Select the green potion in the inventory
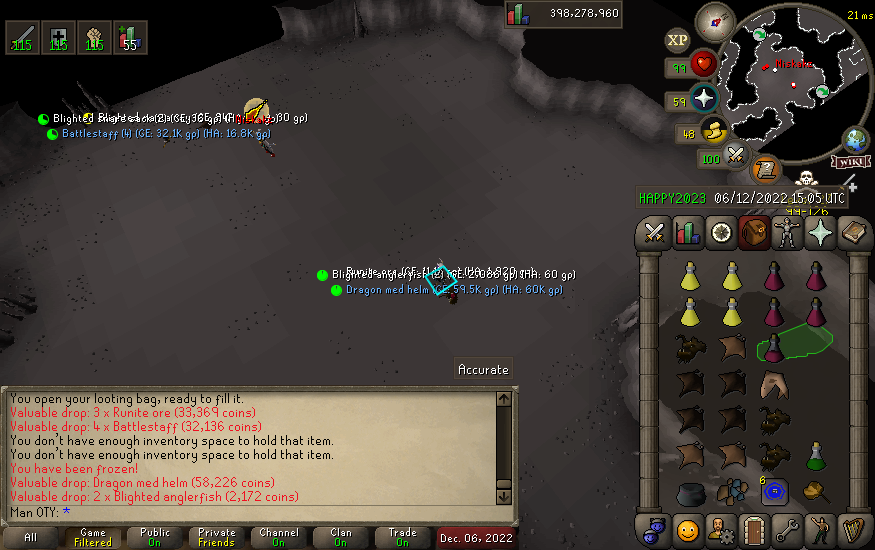 coord(816,455)
